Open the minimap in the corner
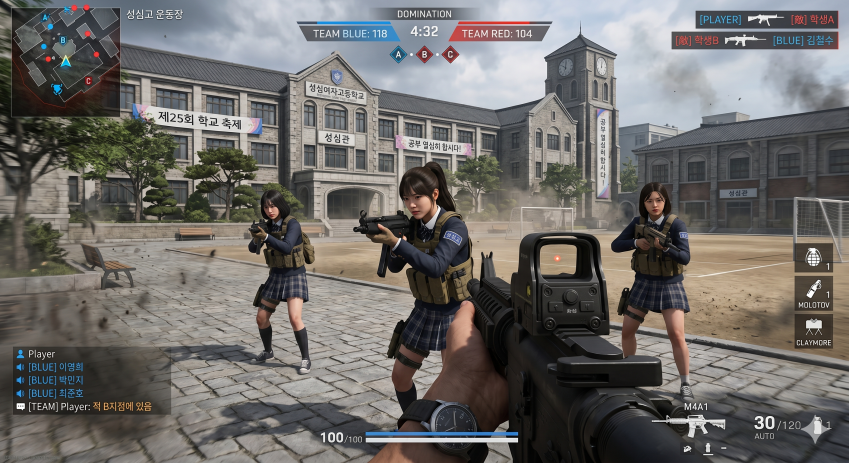This screenshot has width=849, height=463. coord(66,60)
